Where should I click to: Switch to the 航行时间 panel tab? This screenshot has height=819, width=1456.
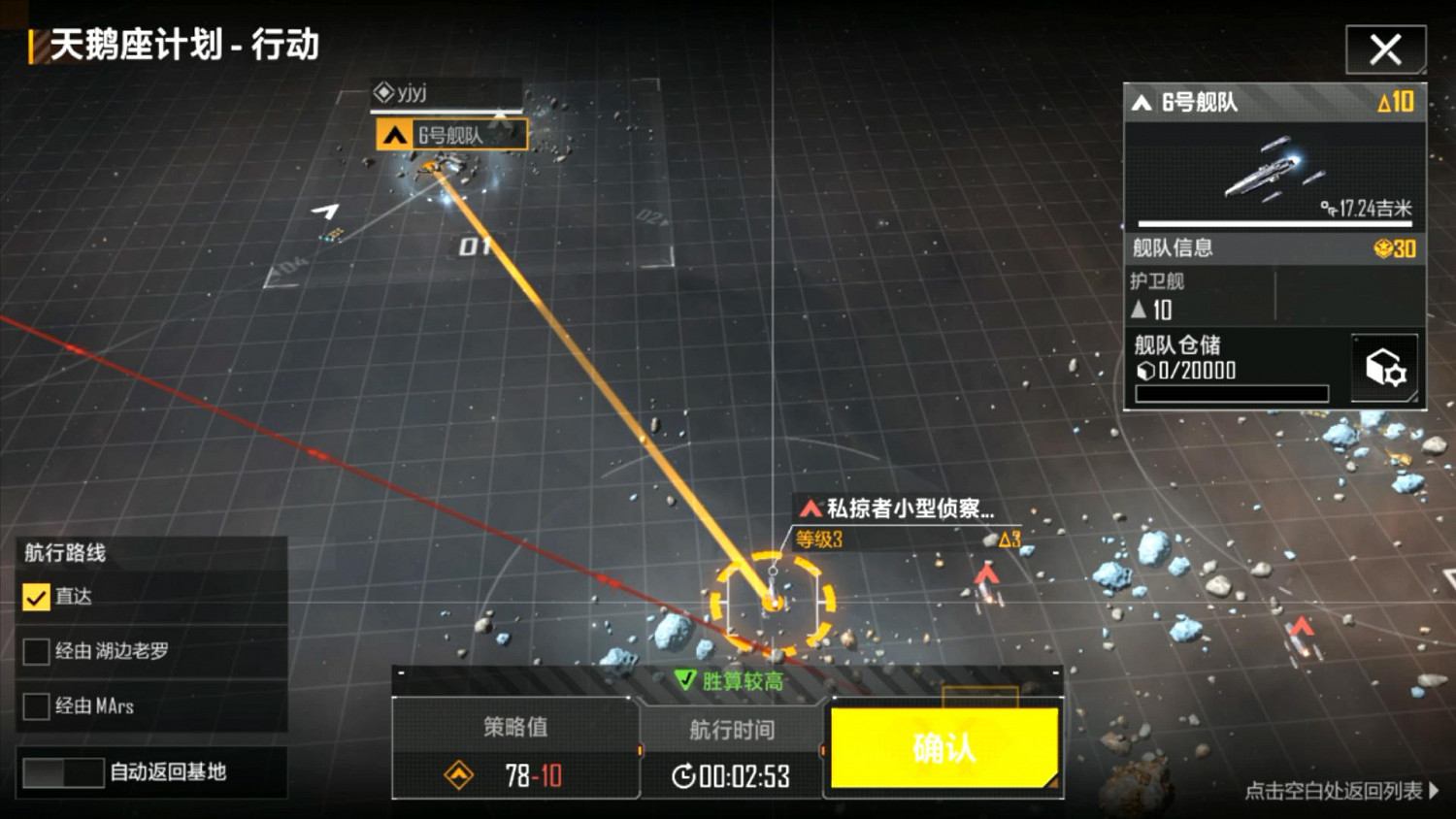pyautogui.click(x=731, y=730)
